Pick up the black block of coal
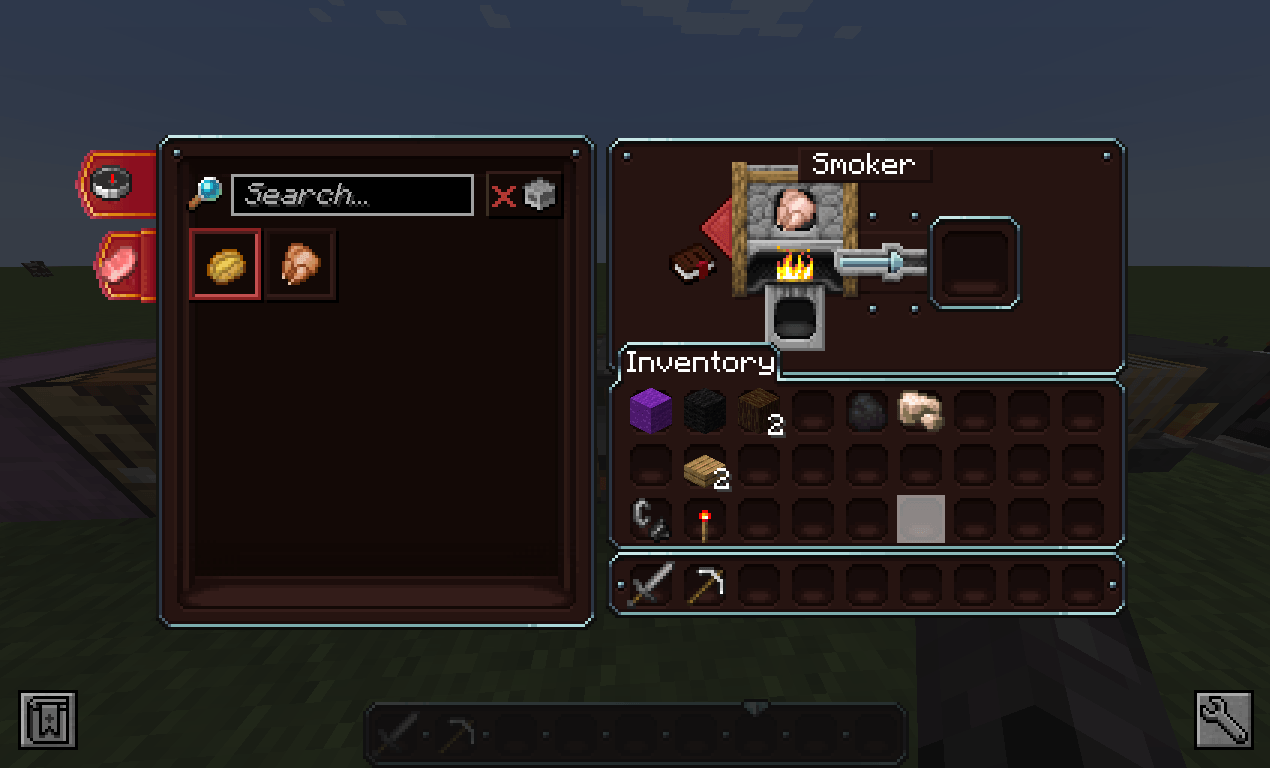Image resolution: width=1270 pixels, height=768 pixels. (x=704, y=411)
